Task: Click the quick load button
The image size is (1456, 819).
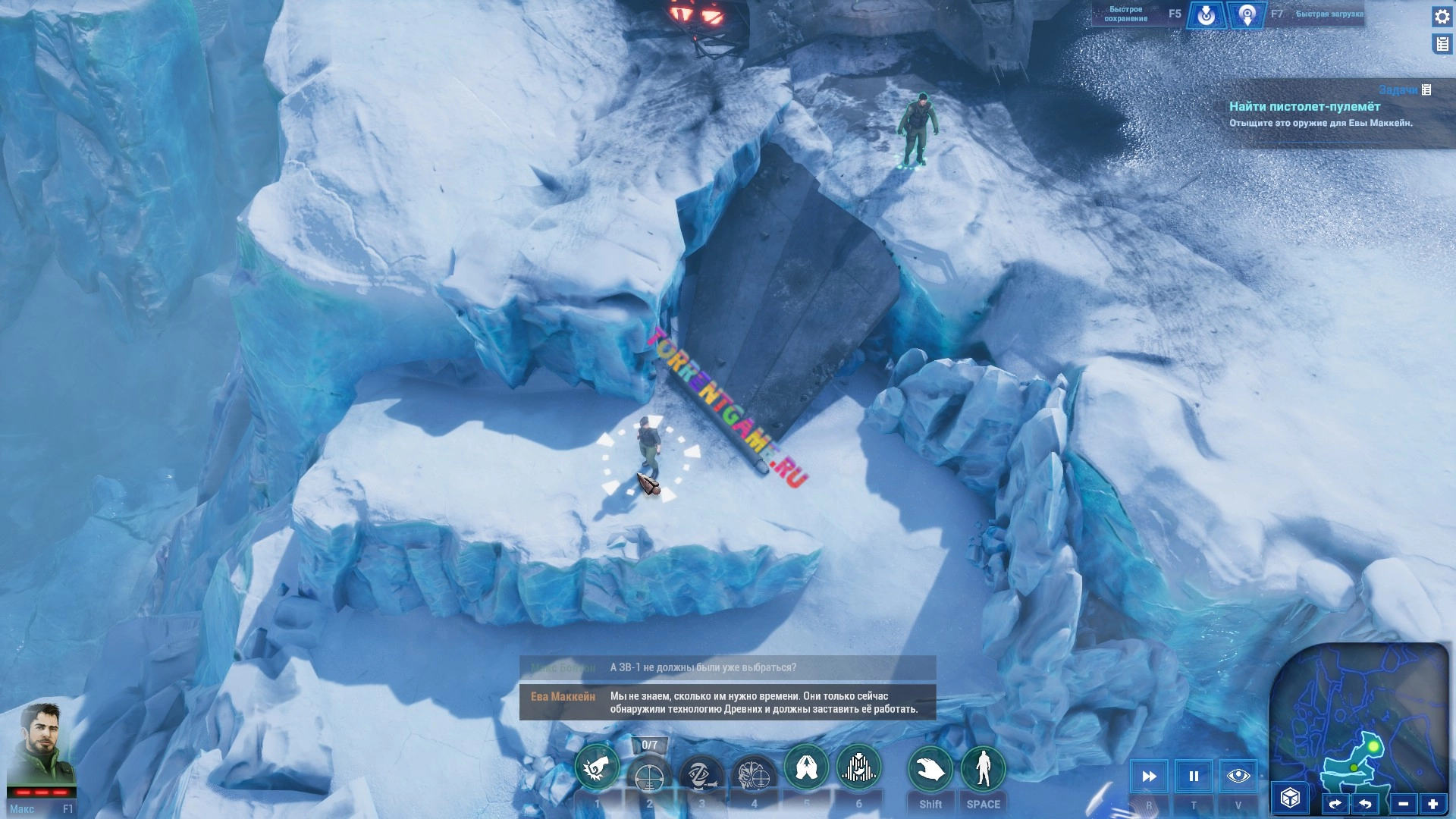Action: point(1247,15)
